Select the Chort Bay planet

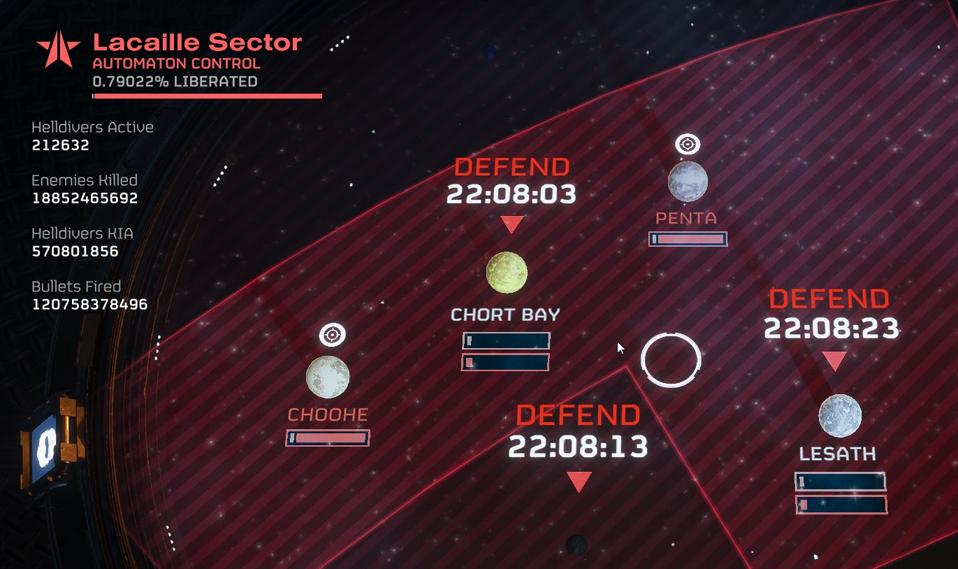pyautogui.click(x=507, y=271)
